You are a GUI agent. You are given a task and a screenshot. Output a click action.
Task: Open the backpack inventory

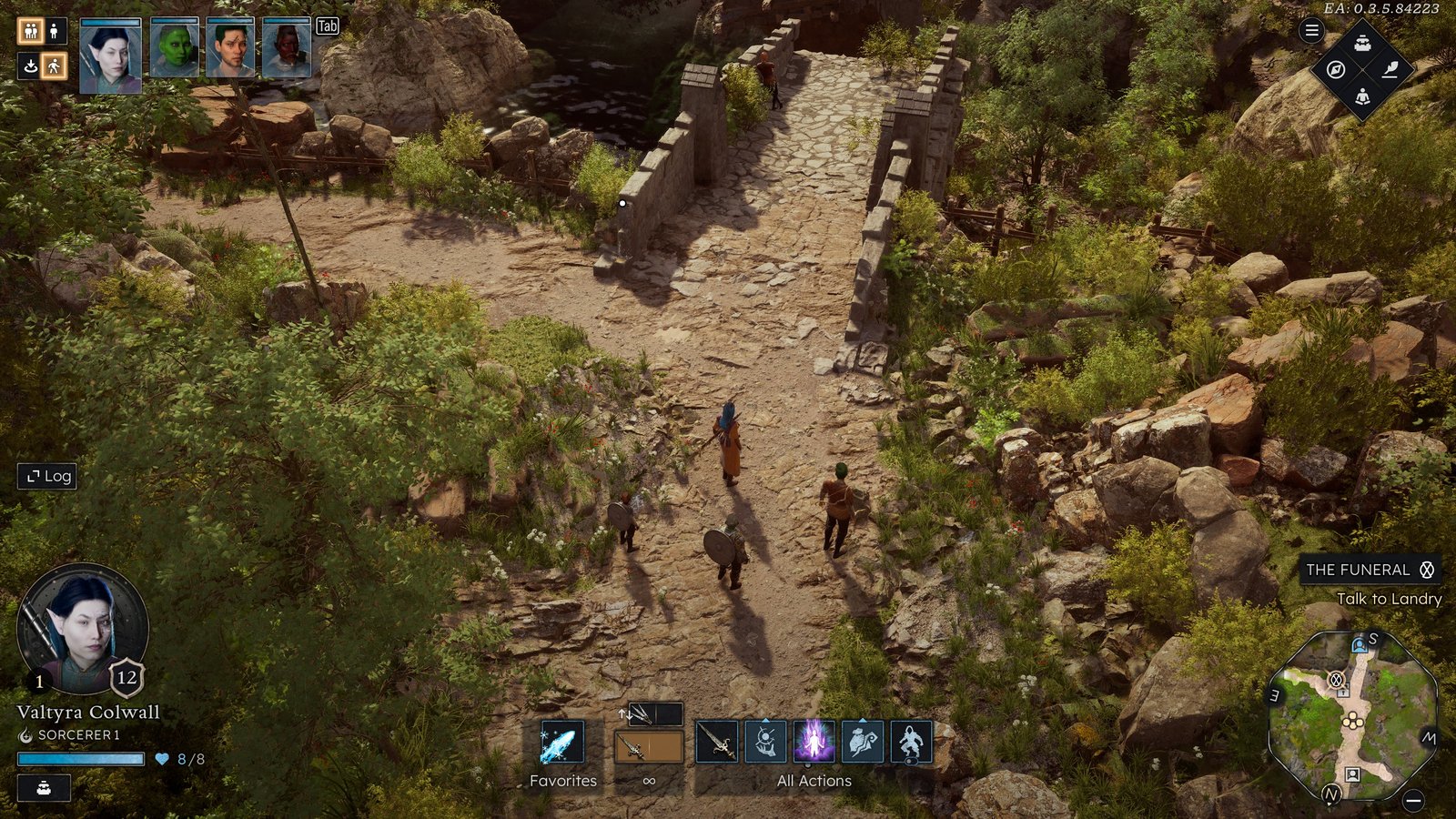(1362, 44)
